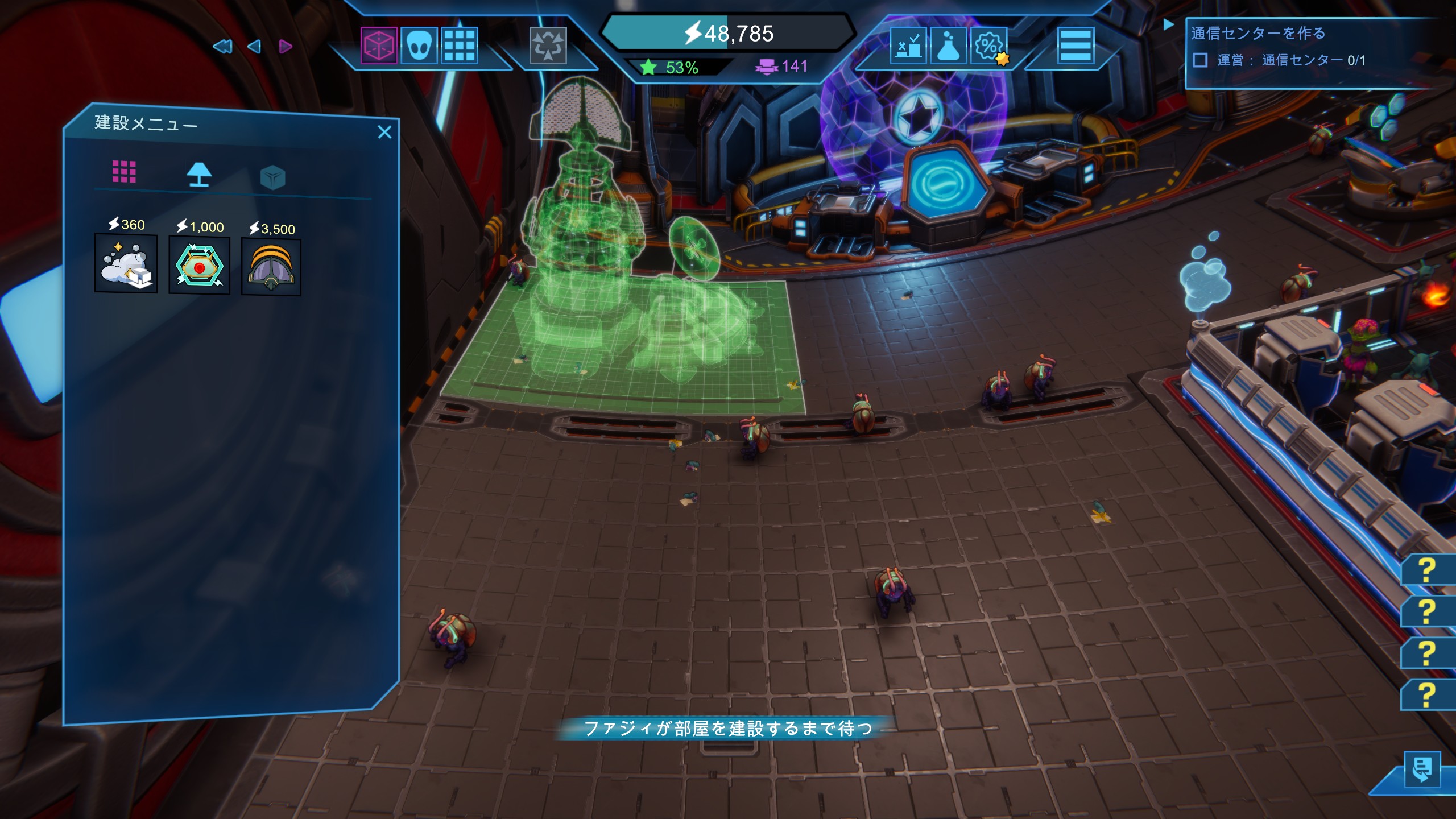This screenshot has height=819, width=1456.
Task: Choose the 360-cost cloud build item
Action: 126,263
